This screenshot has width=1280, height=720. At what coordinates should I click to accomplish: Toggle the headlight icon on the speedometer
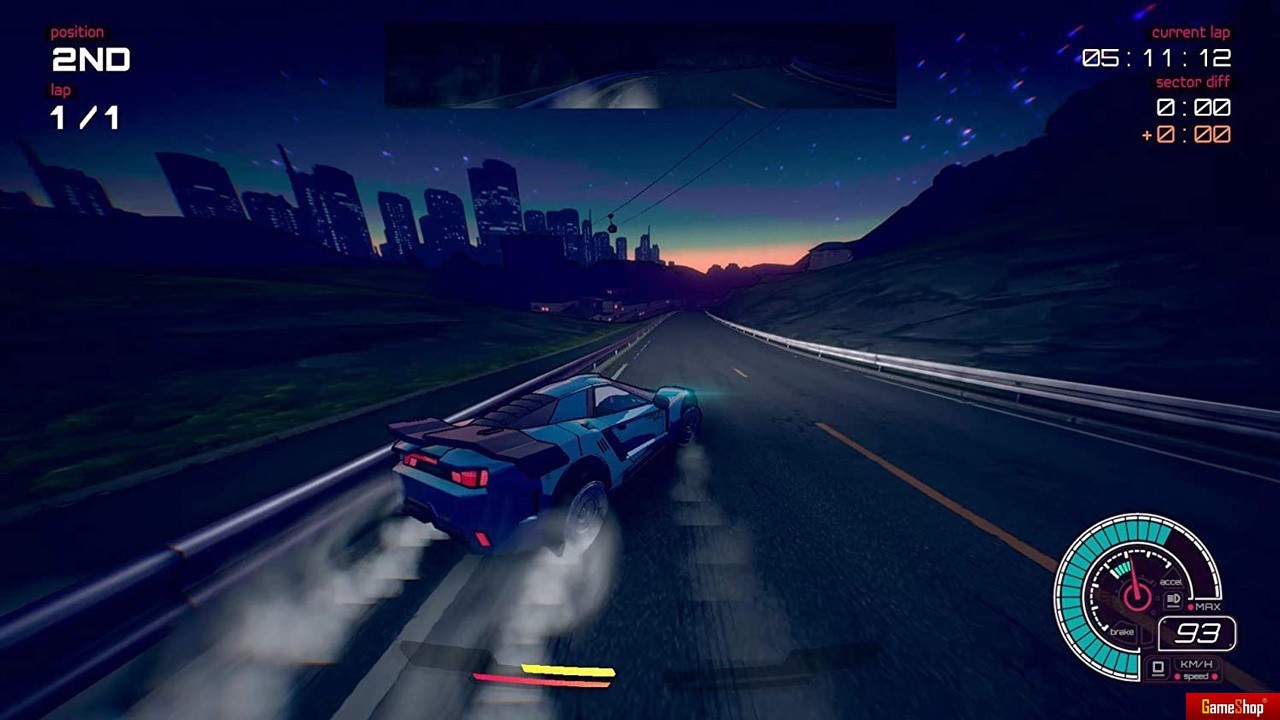coord(1173,600)
